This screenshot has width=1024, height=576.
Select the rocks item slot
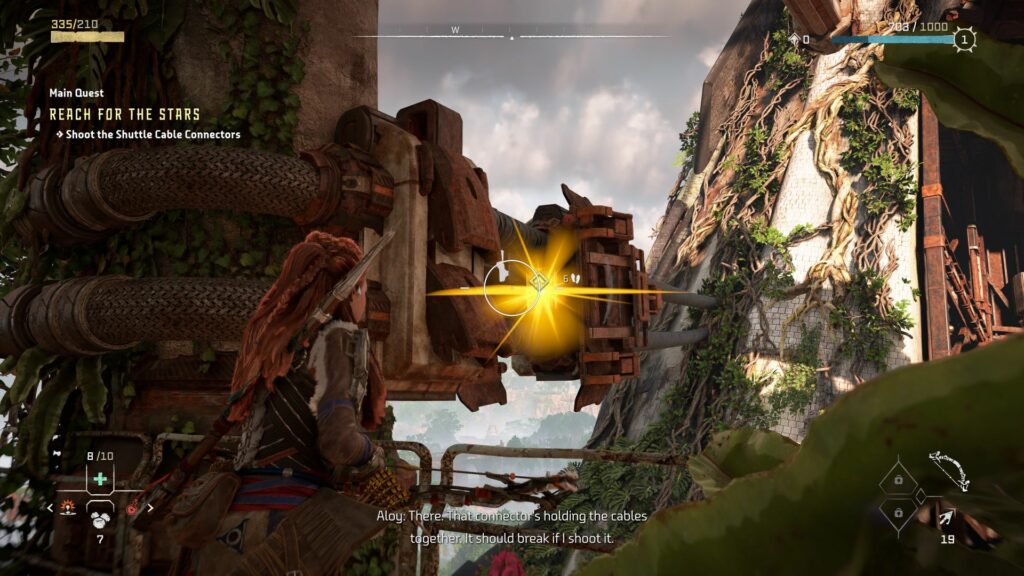coord(100,515)
